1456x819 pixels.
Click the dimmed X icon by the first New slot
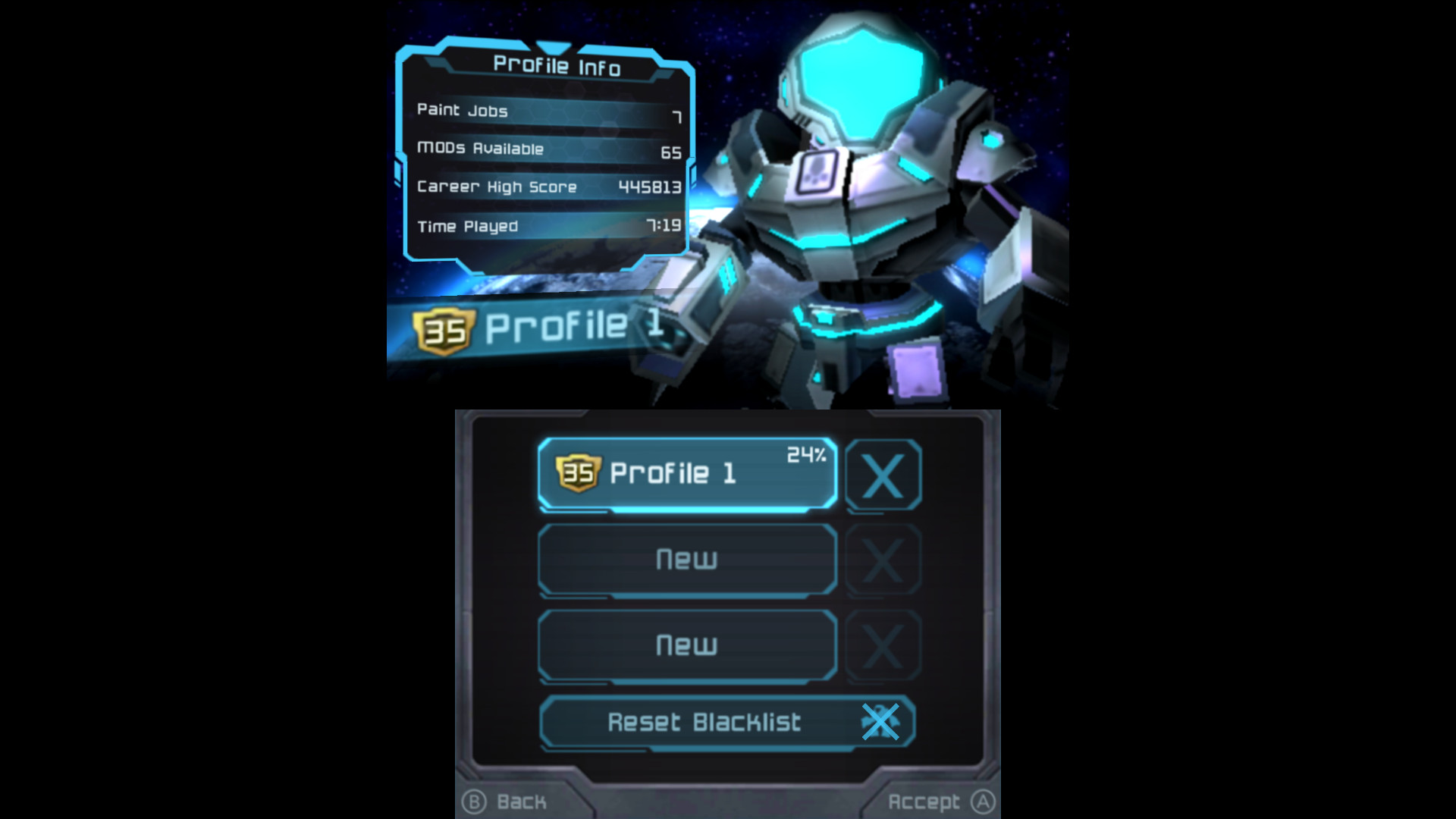pyautogui.click(x=884, y=560)
